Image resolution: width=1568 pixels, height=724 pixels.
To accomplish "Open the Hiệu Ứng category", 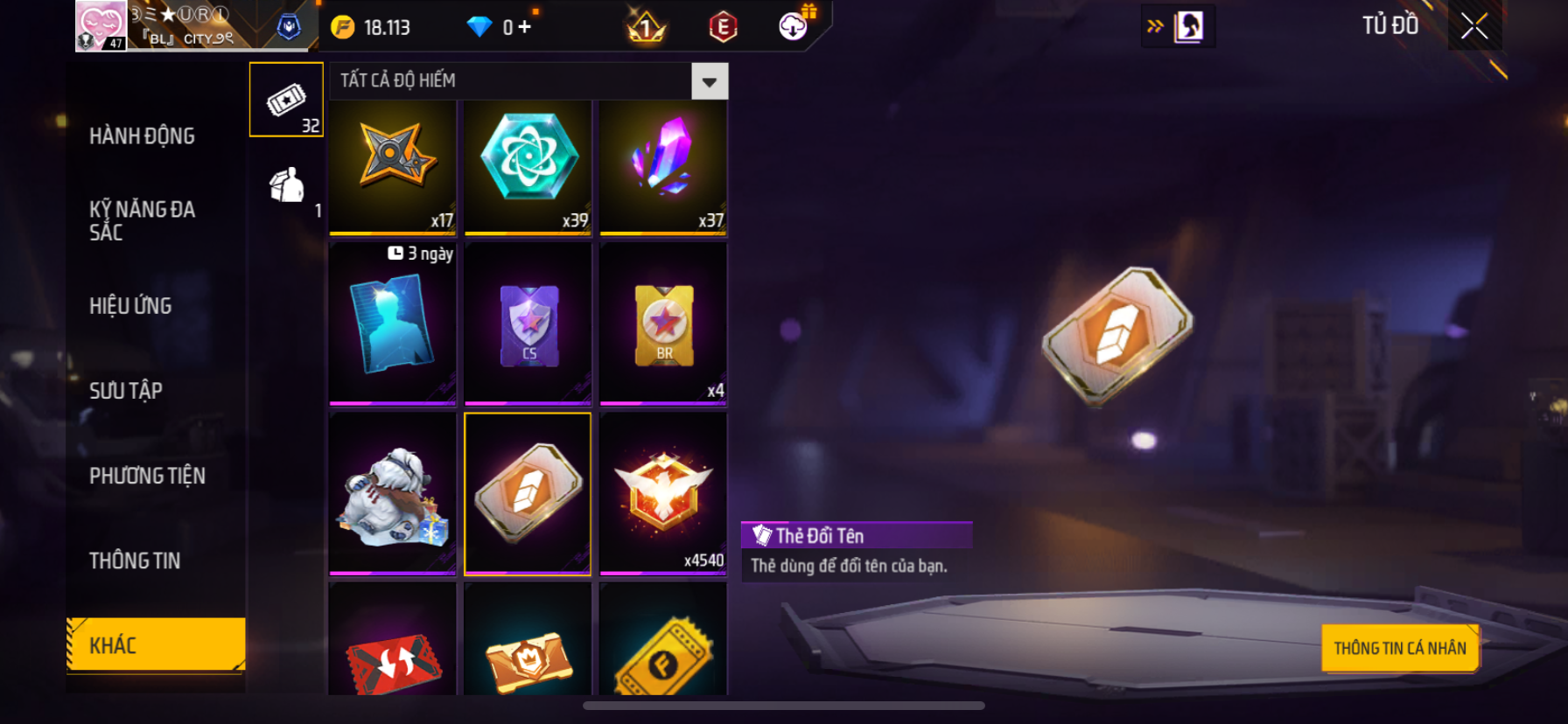I will pos(130,306).
